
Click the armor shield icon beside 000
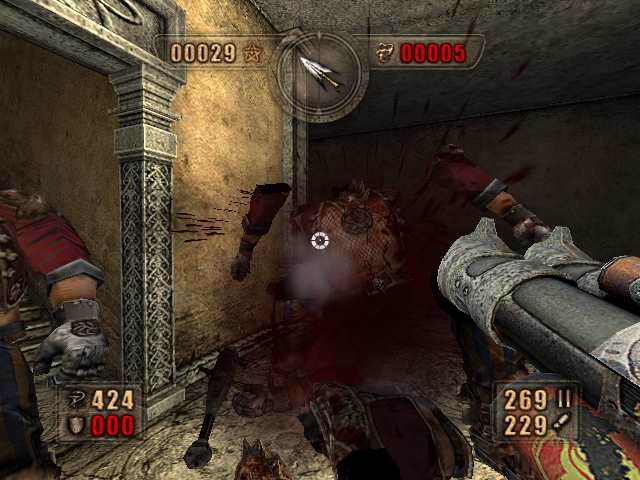[75, 425]
